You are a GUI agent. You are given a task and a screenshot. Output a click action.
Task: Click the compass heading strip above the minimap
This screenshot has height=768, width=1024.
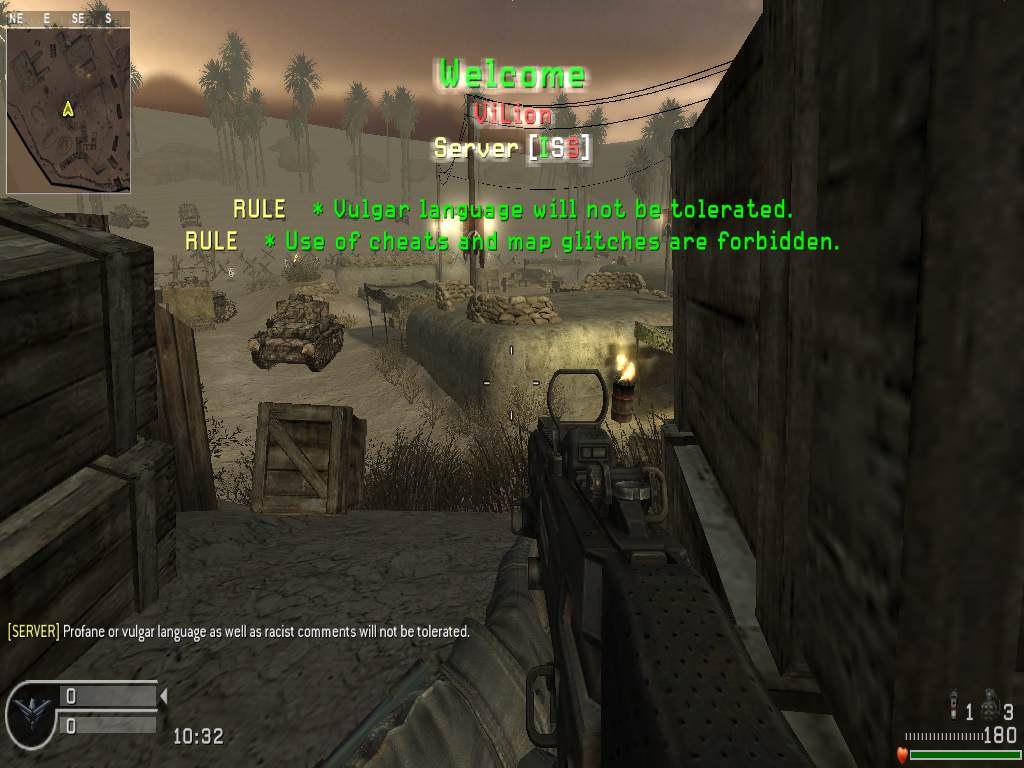click(x=67, y=18)
